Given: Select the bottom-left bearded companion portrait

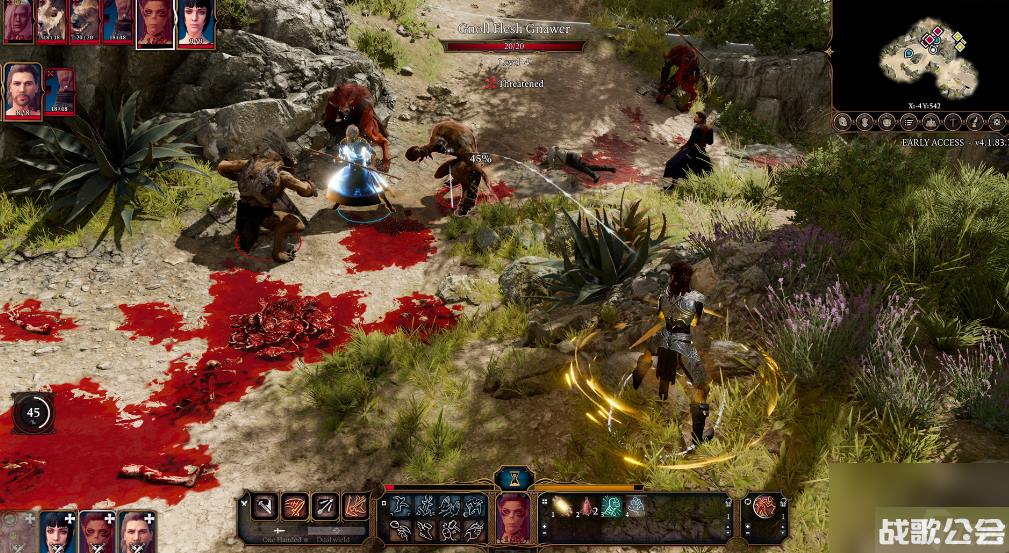Looking at the screenshot, I should point(136,532).
